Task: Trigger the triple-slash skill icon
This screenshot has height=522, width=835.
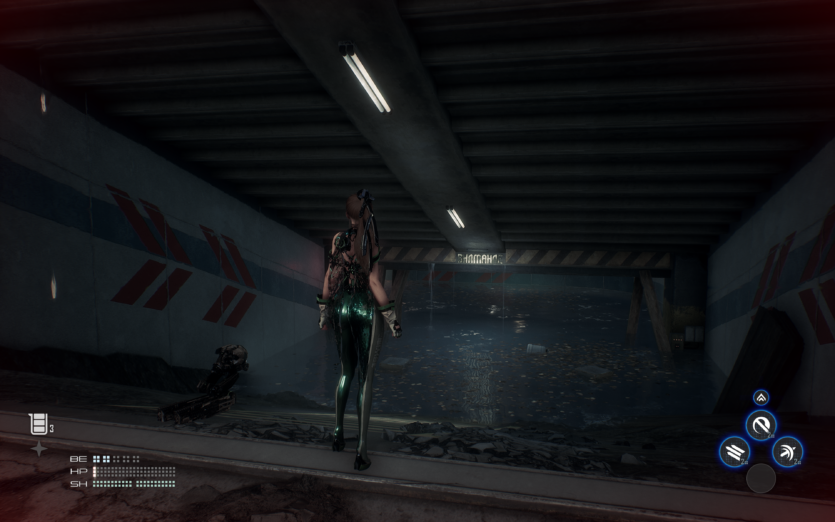Action: [x=733, y=452]
